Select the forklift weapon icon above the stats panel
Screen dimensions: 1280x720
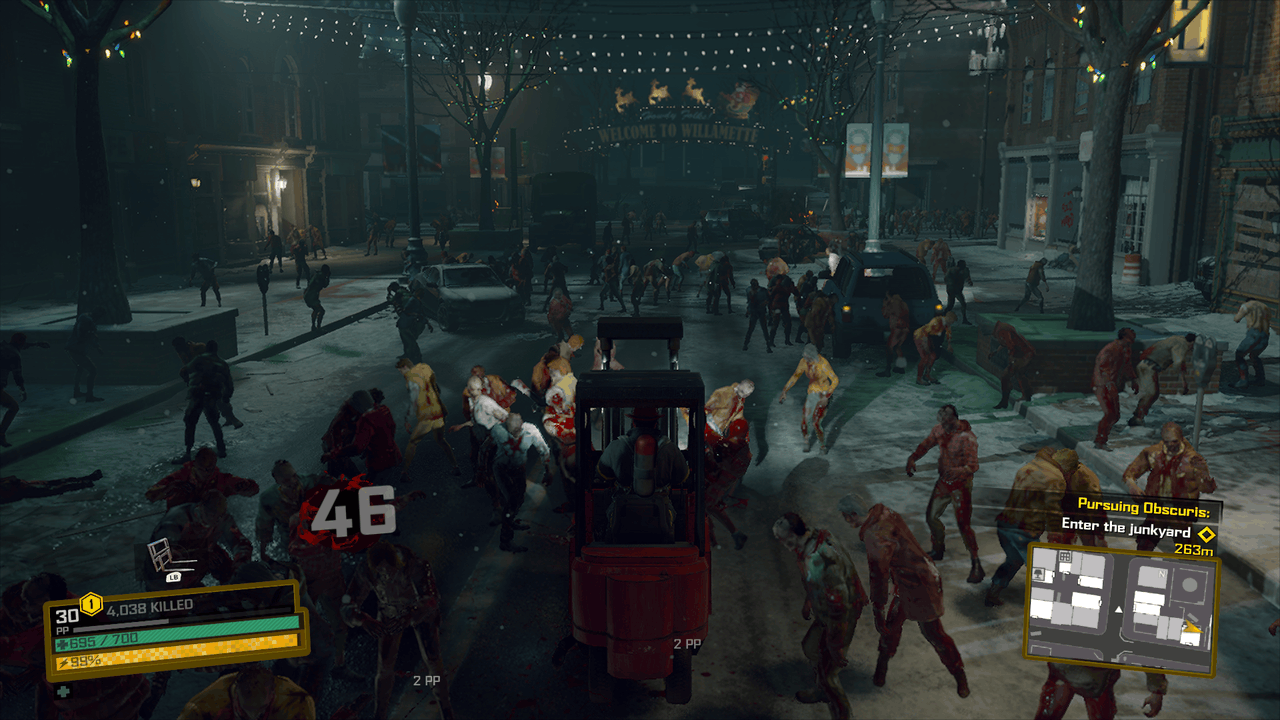161,556
